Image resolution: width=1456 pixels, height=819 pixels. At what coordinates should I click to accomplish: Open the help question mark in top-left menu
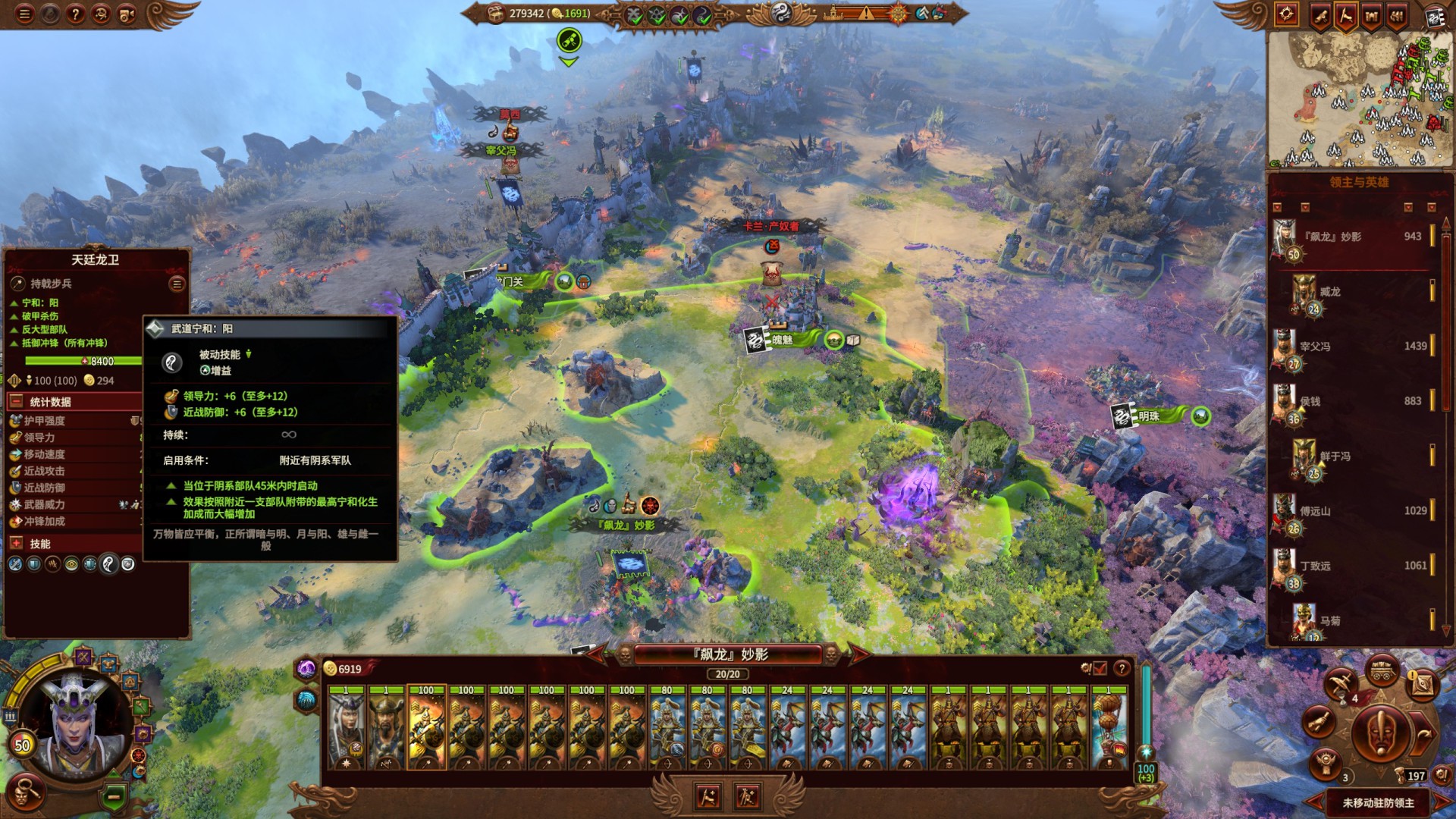tap(75, 14)
